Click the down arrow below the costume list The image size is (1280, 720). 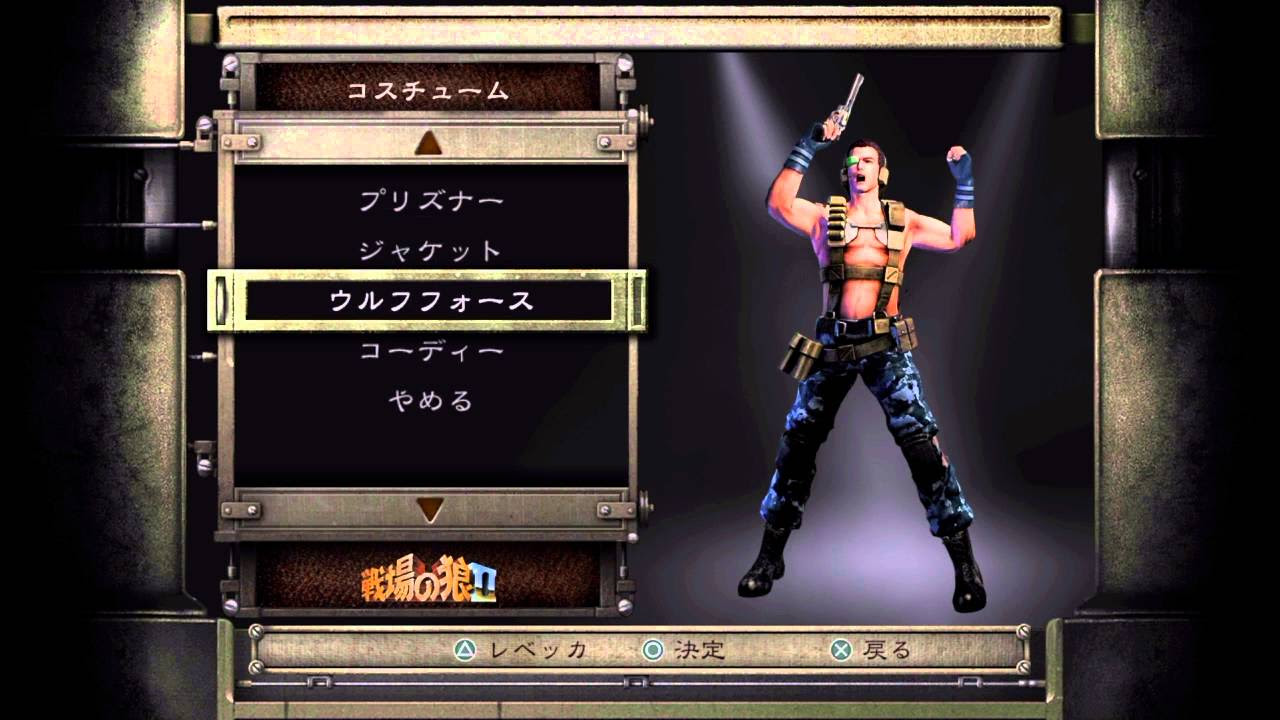428,506
